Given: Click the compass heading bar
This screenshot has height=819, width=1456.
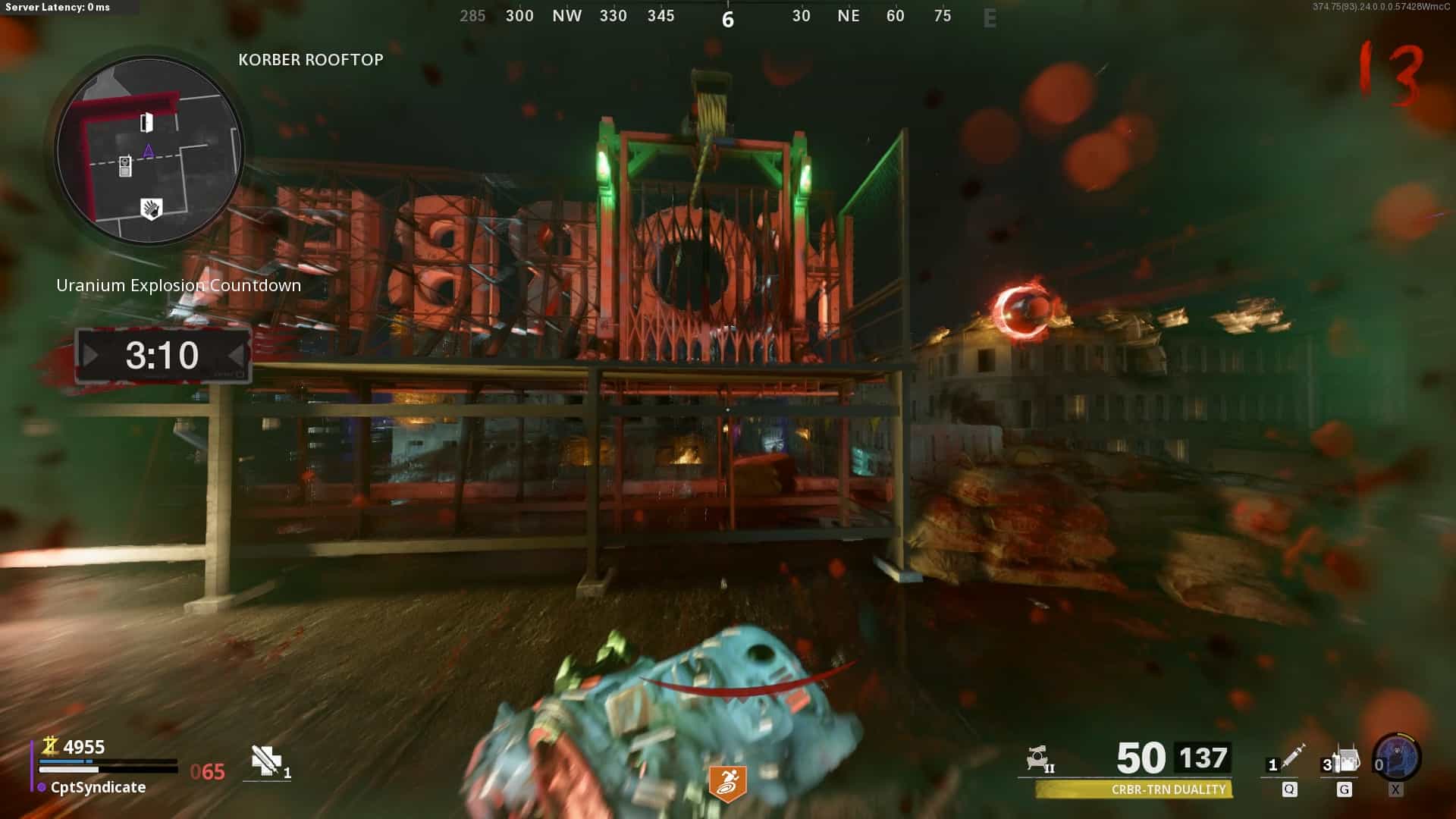Looking at the screenshot, I should pyautogui.click(x=727, y=17).
